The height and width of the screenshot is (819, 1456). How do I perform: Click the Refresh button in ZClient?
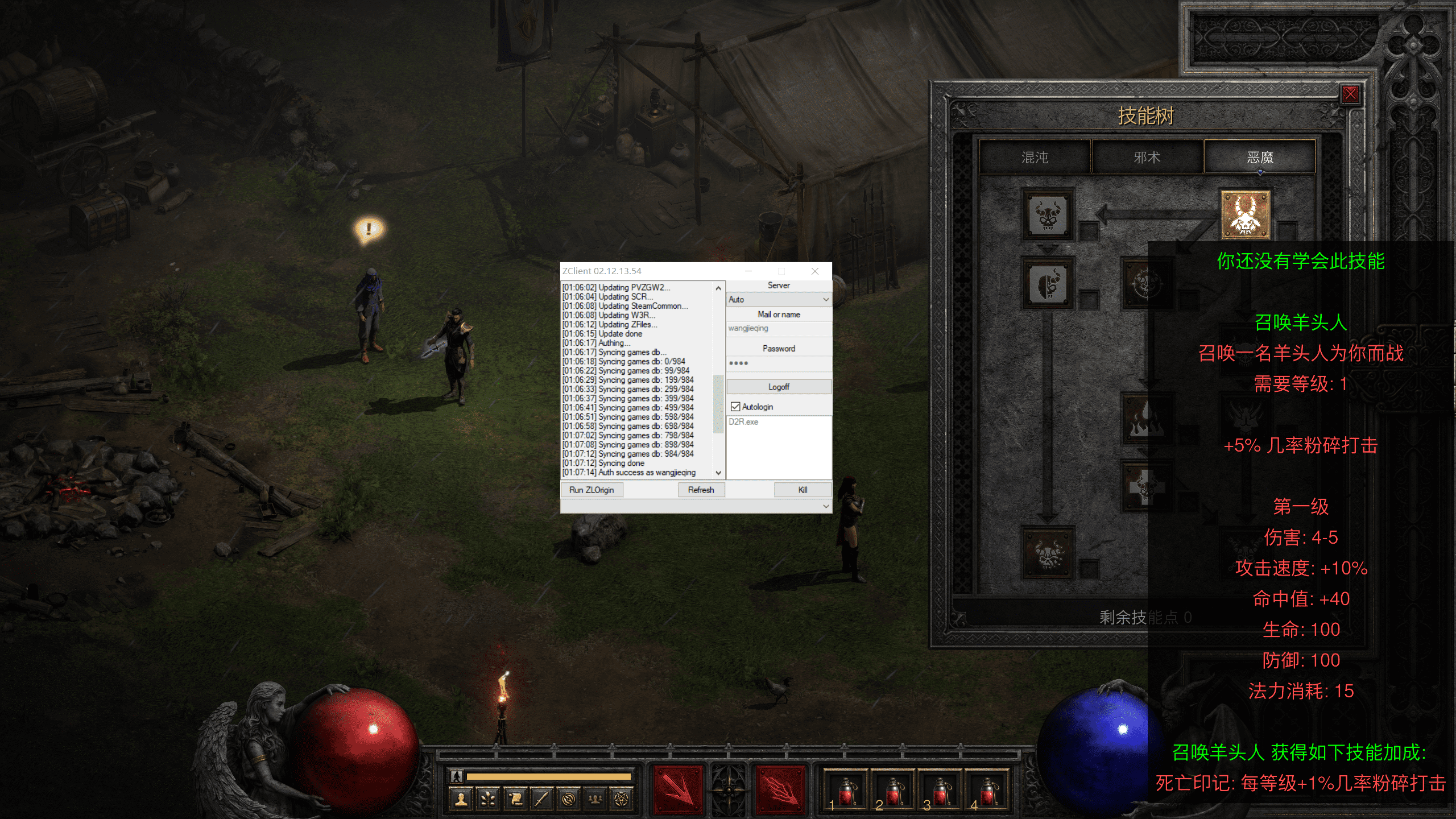(701, 490)
